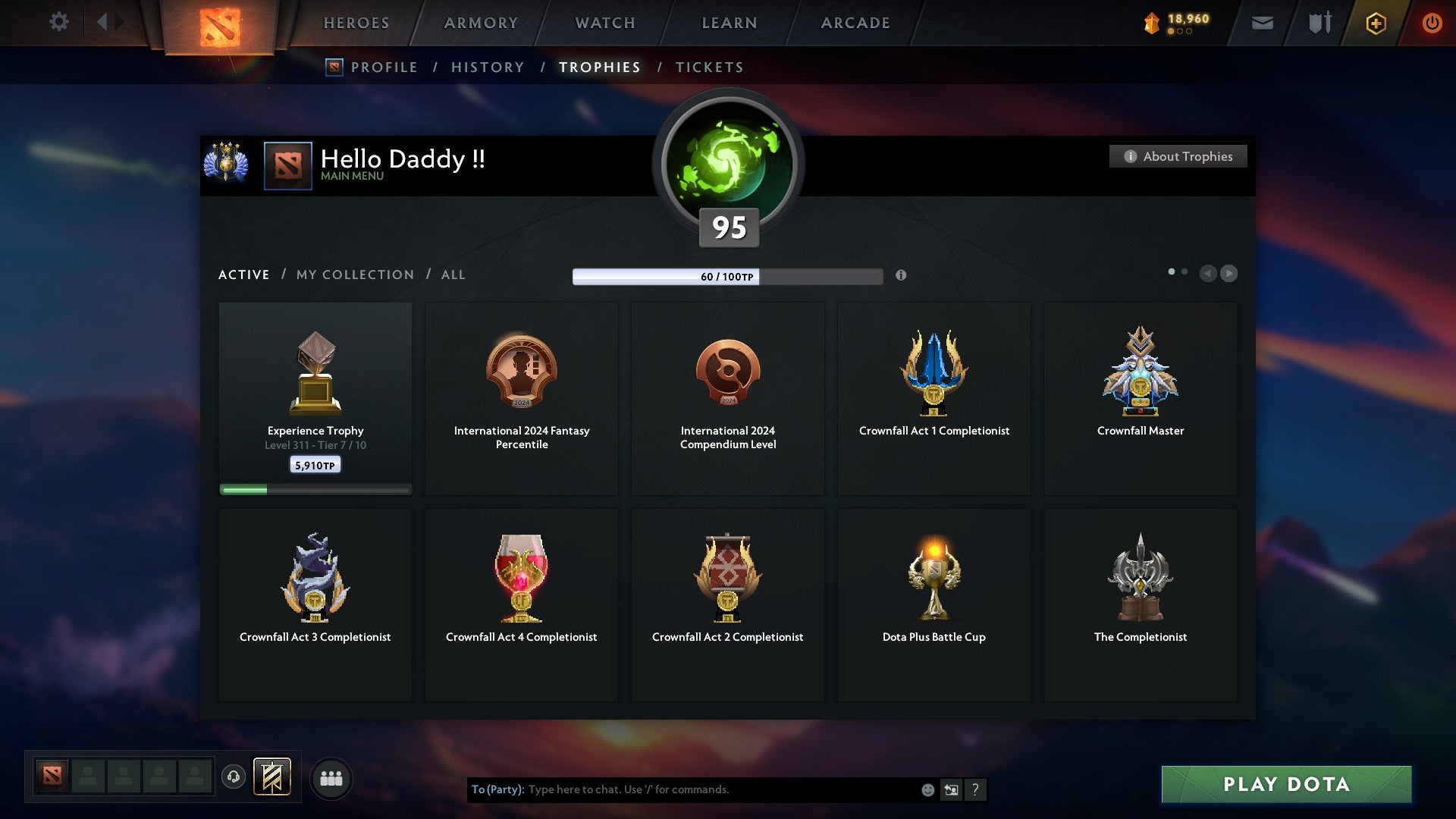Click the gold battle pass banner icon

(273, 777)
